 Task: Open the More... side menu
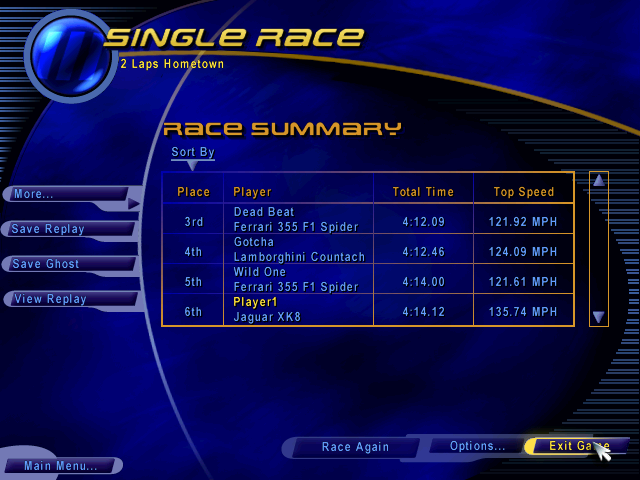(60, 194)
